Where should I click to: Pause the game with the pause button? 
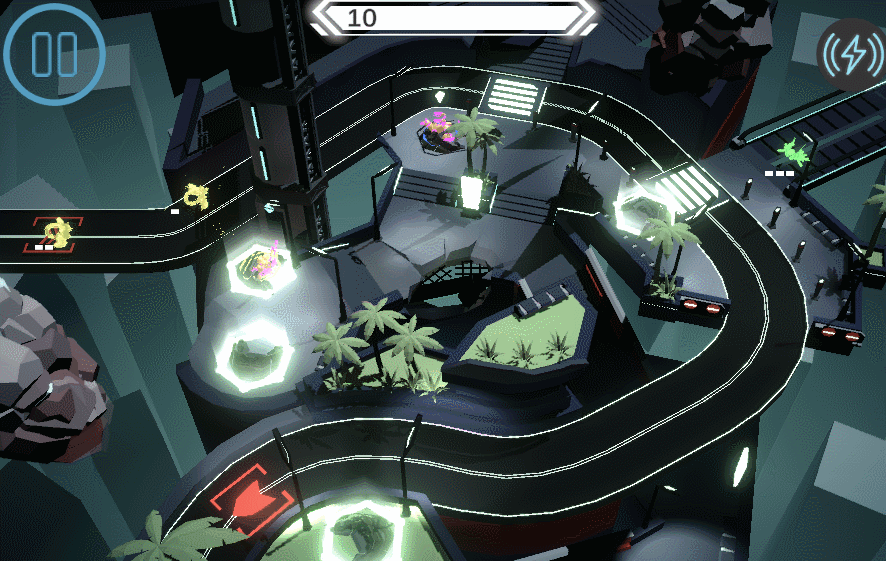(x=54, y=54)
